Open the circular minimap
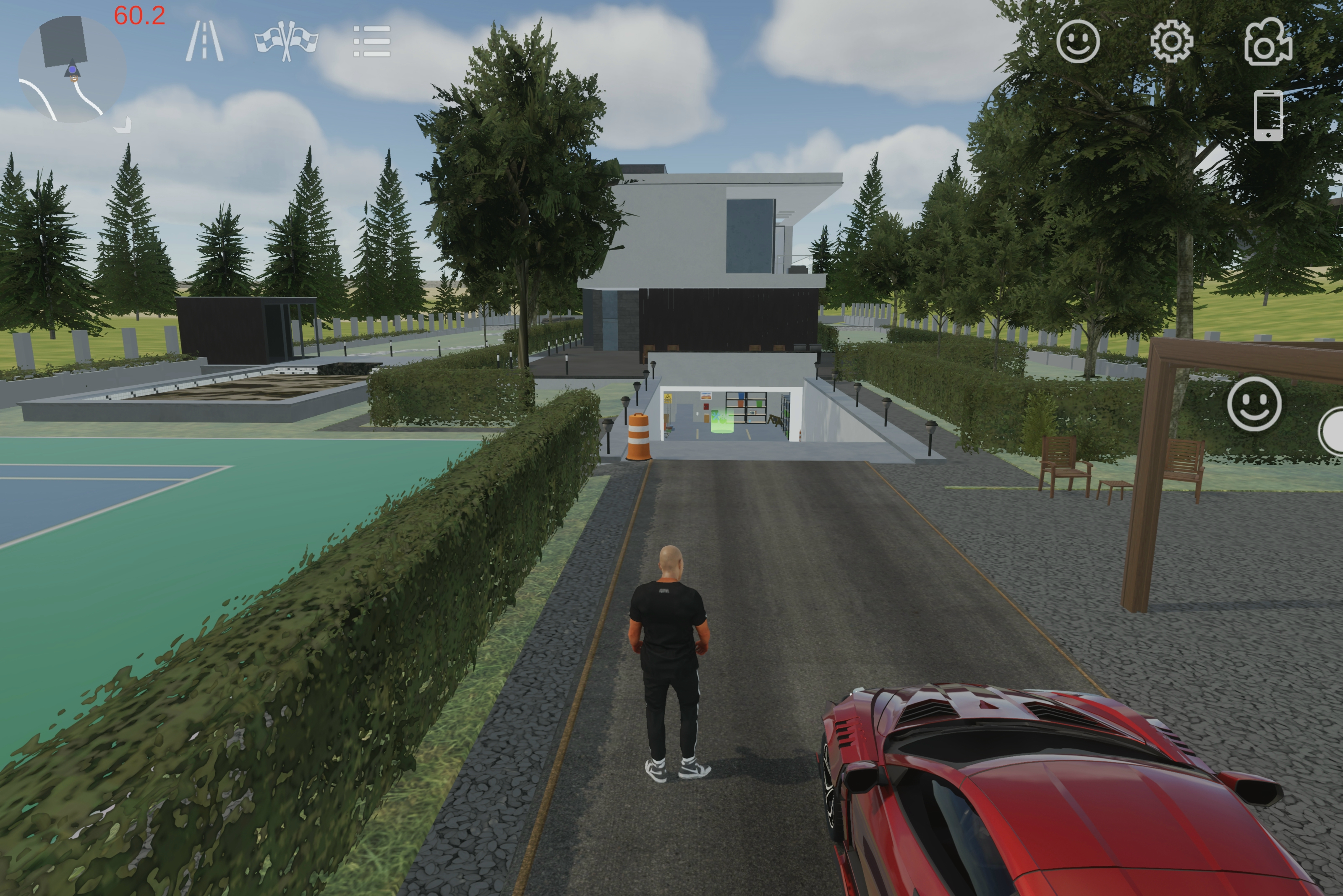 coord(72,70)
